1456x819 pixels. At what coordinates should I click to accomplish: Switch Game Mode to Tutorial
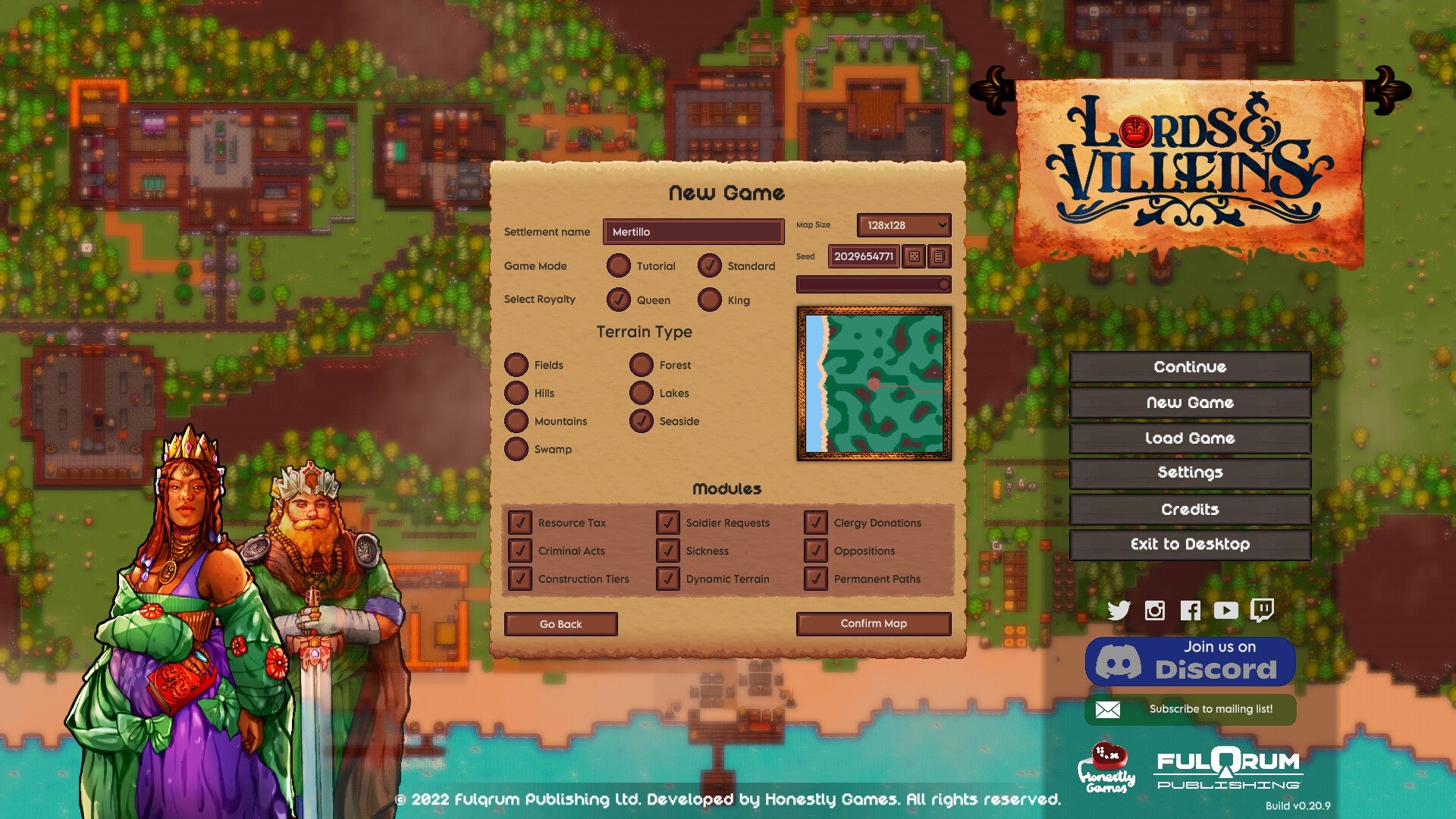tap(619, 266)
